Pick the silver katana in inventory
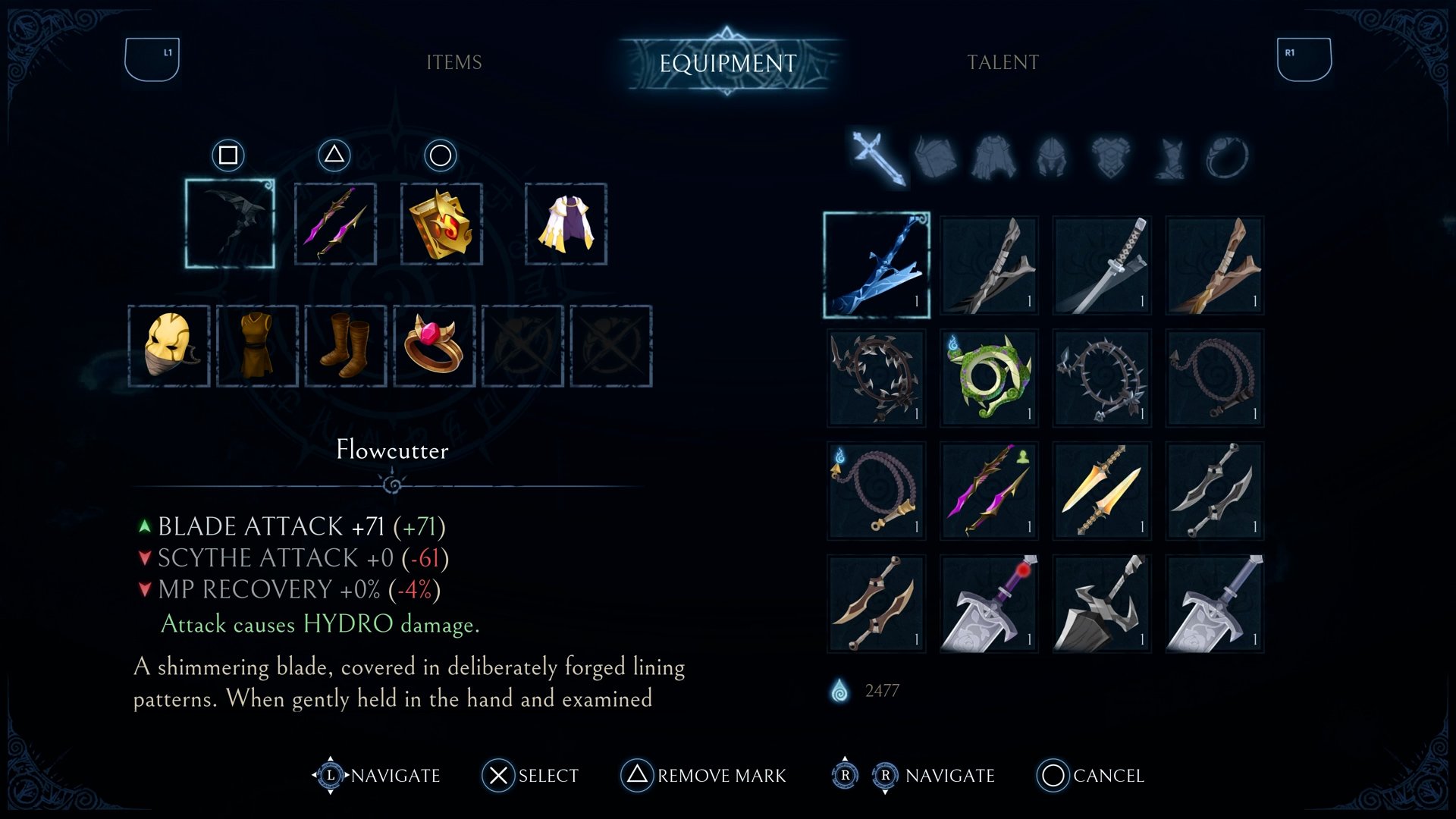Screen dimensions: 1456x819 (x=1101, y=265)
